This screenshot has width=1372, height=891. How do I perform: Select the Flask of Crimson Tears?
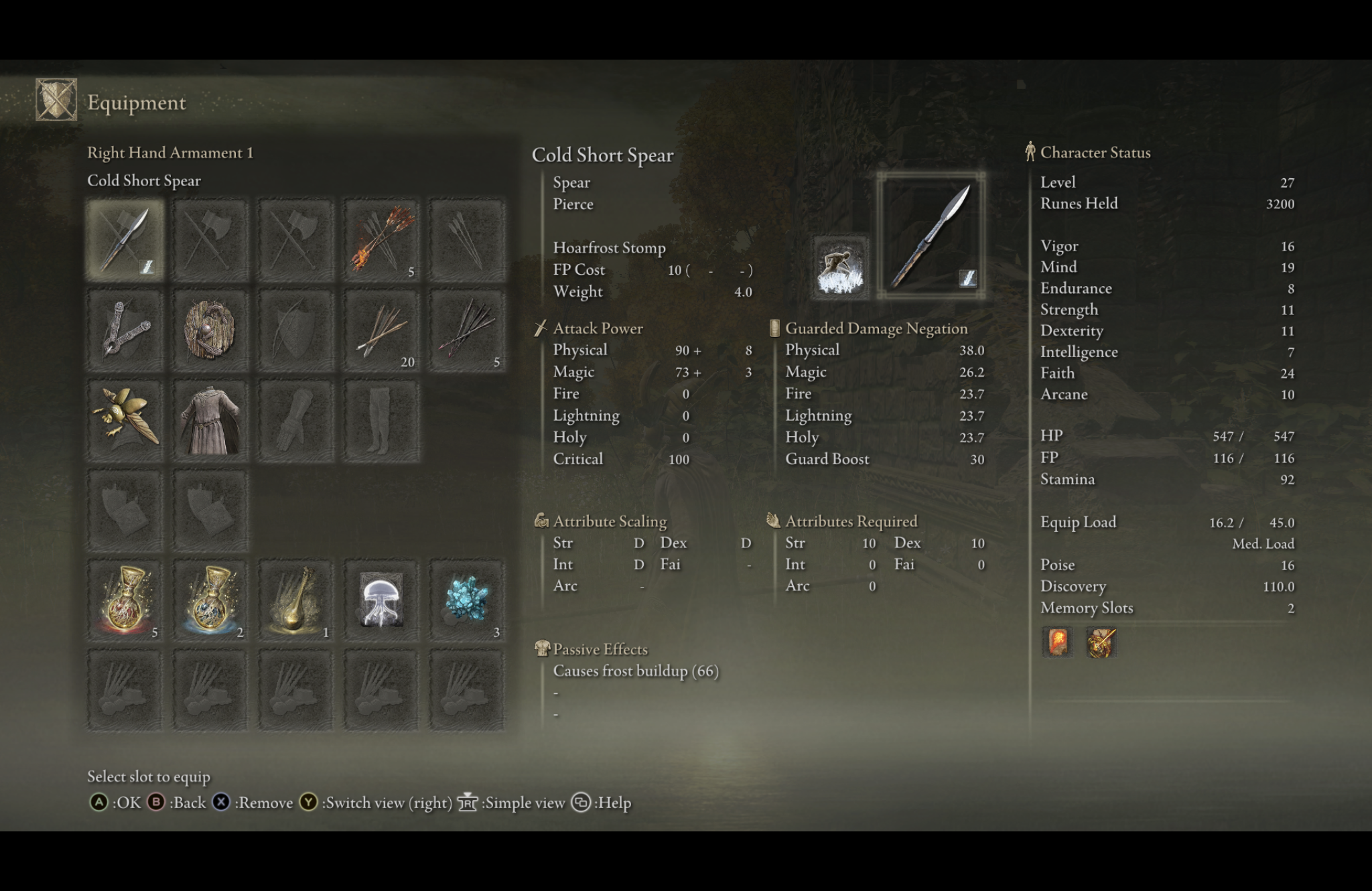[x=125, y=598]
